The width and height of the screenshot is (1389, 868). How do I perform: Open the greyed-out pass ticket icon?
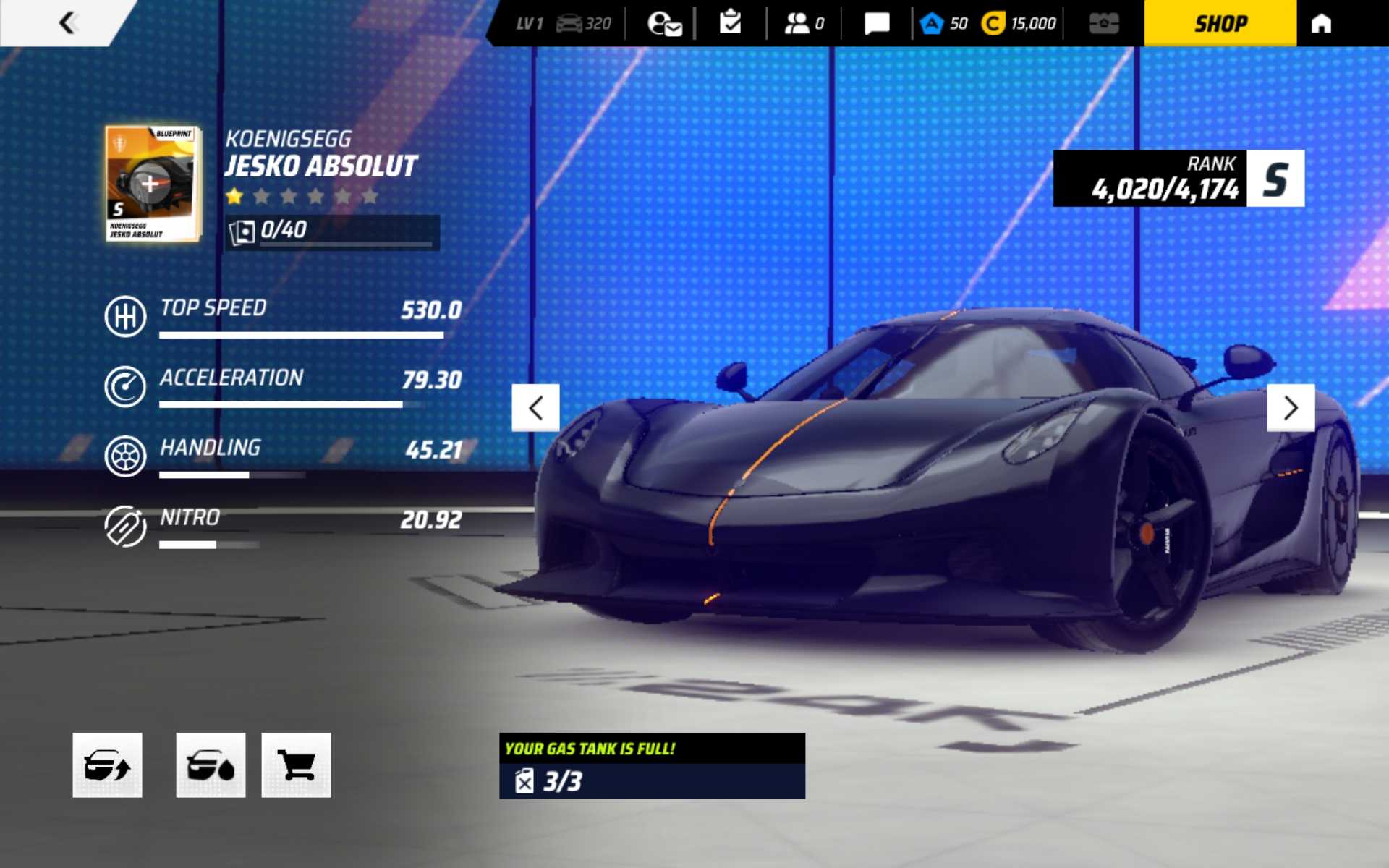point(1104,23)
